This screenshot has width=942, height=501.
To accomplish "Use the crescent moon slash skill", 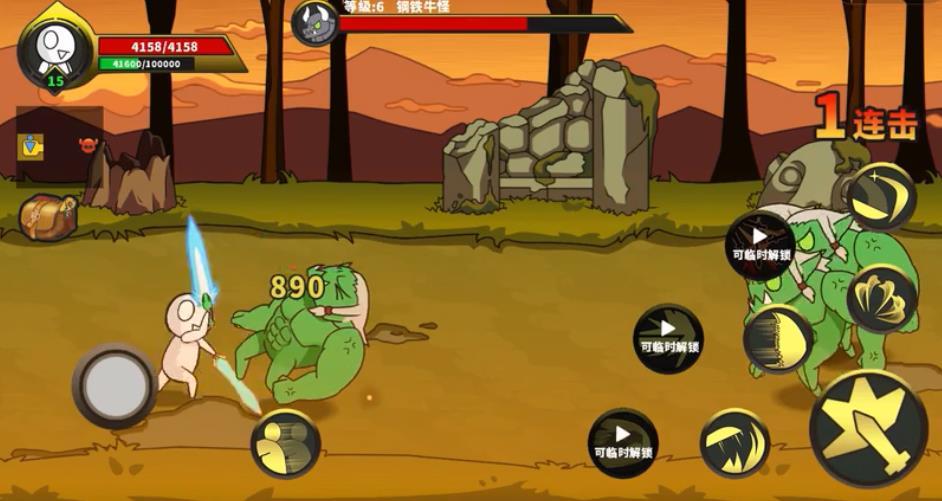I will coord(880,197).
